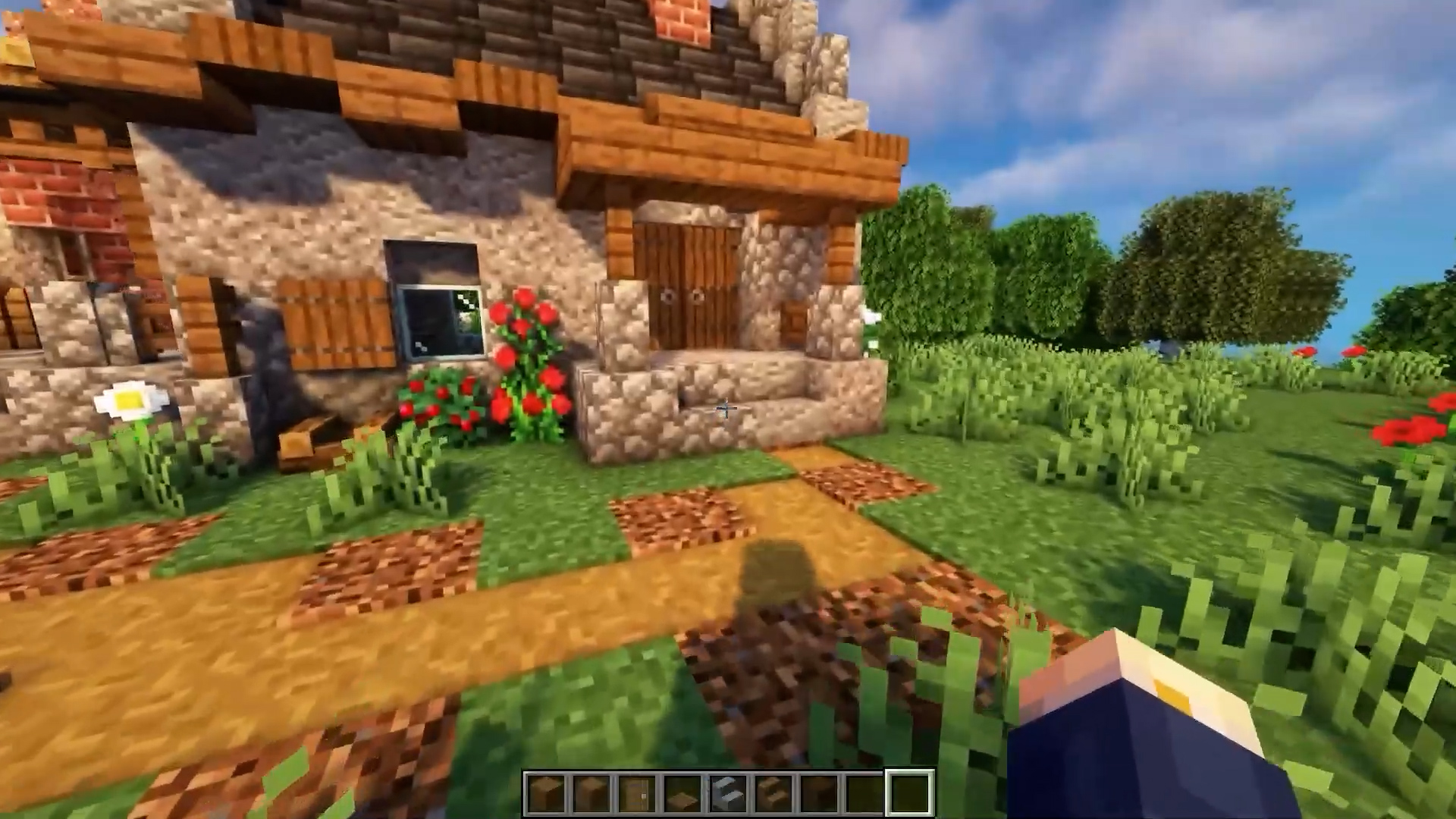
Task: Click the highlighted ninth hotbar slot
Action: [x=910, y=791]
